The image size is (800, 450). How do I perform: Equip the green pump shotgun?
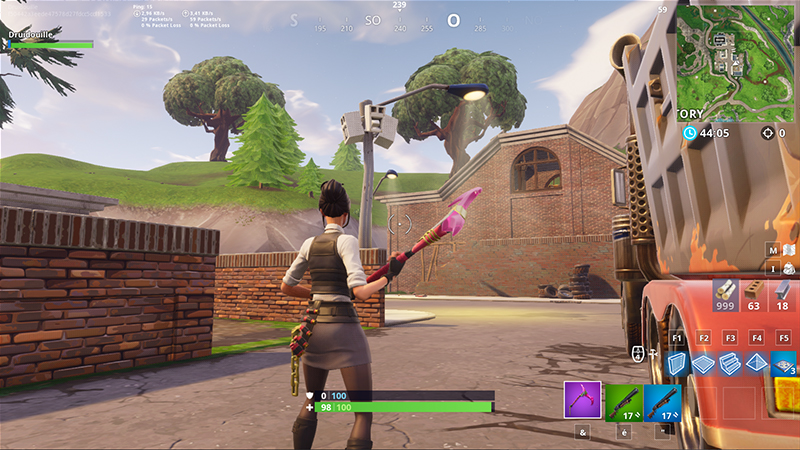pos(623,400)
